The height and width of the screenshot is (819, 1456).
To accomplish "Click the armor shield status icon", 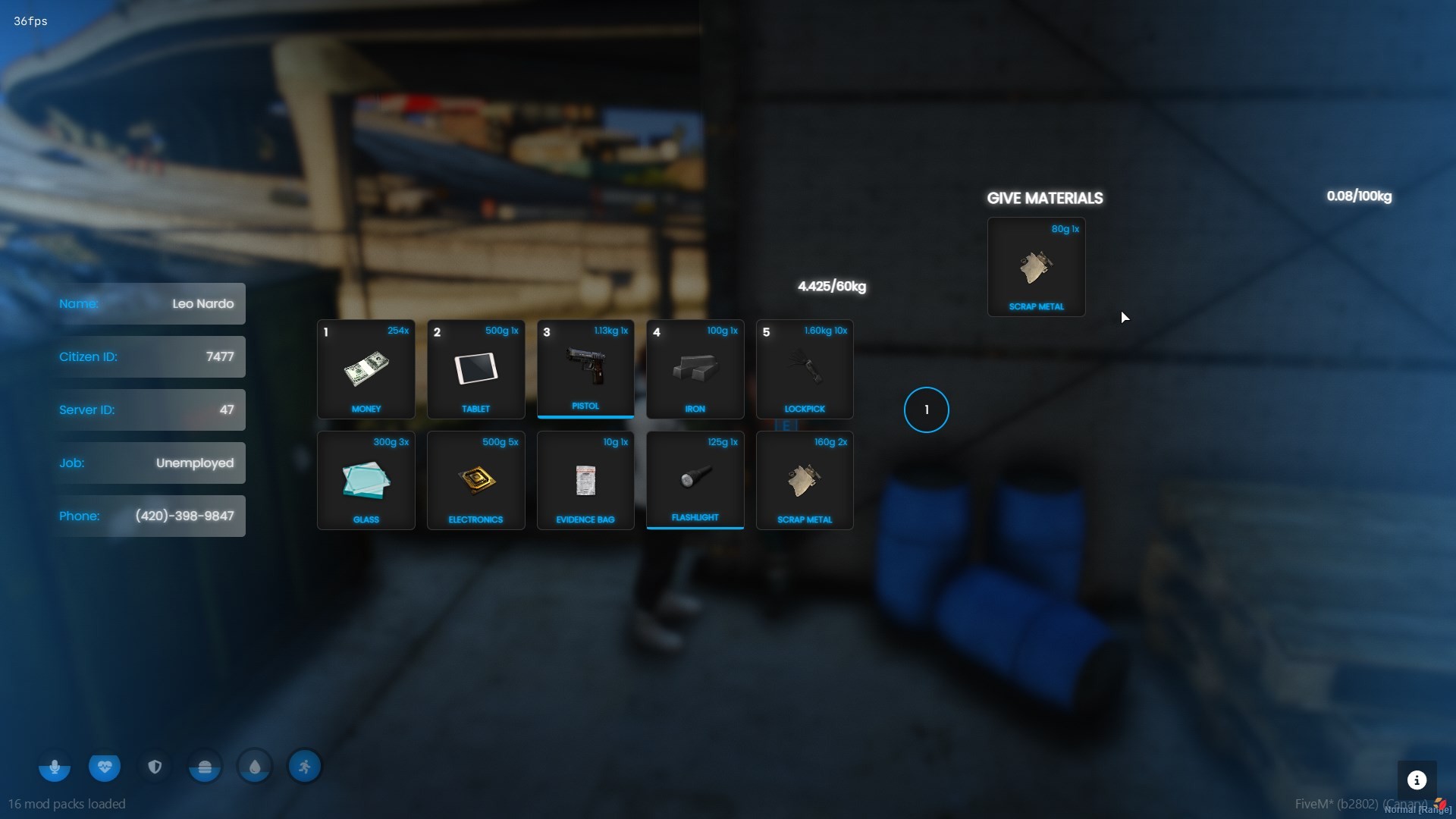I will coord(154,767).
